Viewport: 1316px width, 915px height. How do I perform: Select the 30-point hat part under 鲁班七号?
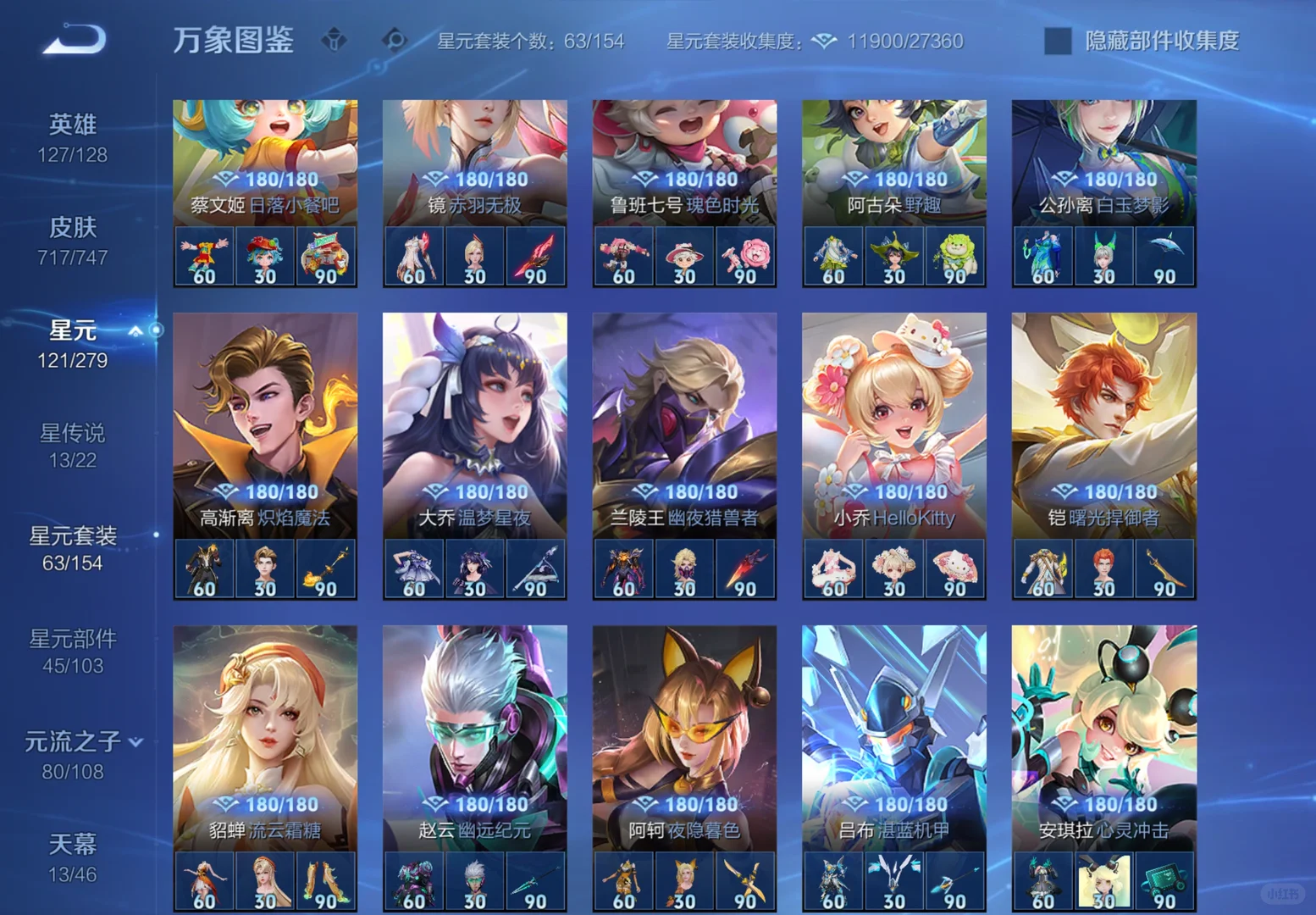(x=684, y=256)
